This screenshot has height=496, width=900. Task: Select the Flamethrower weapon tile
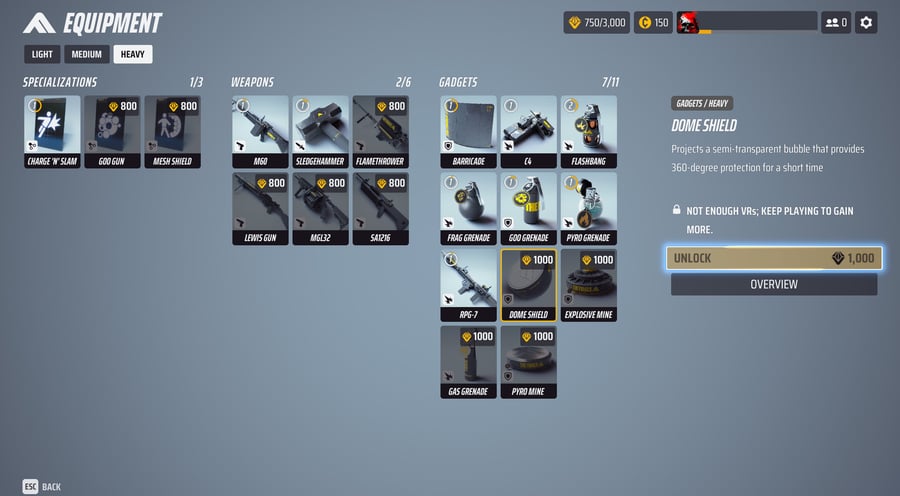point(380,131)
